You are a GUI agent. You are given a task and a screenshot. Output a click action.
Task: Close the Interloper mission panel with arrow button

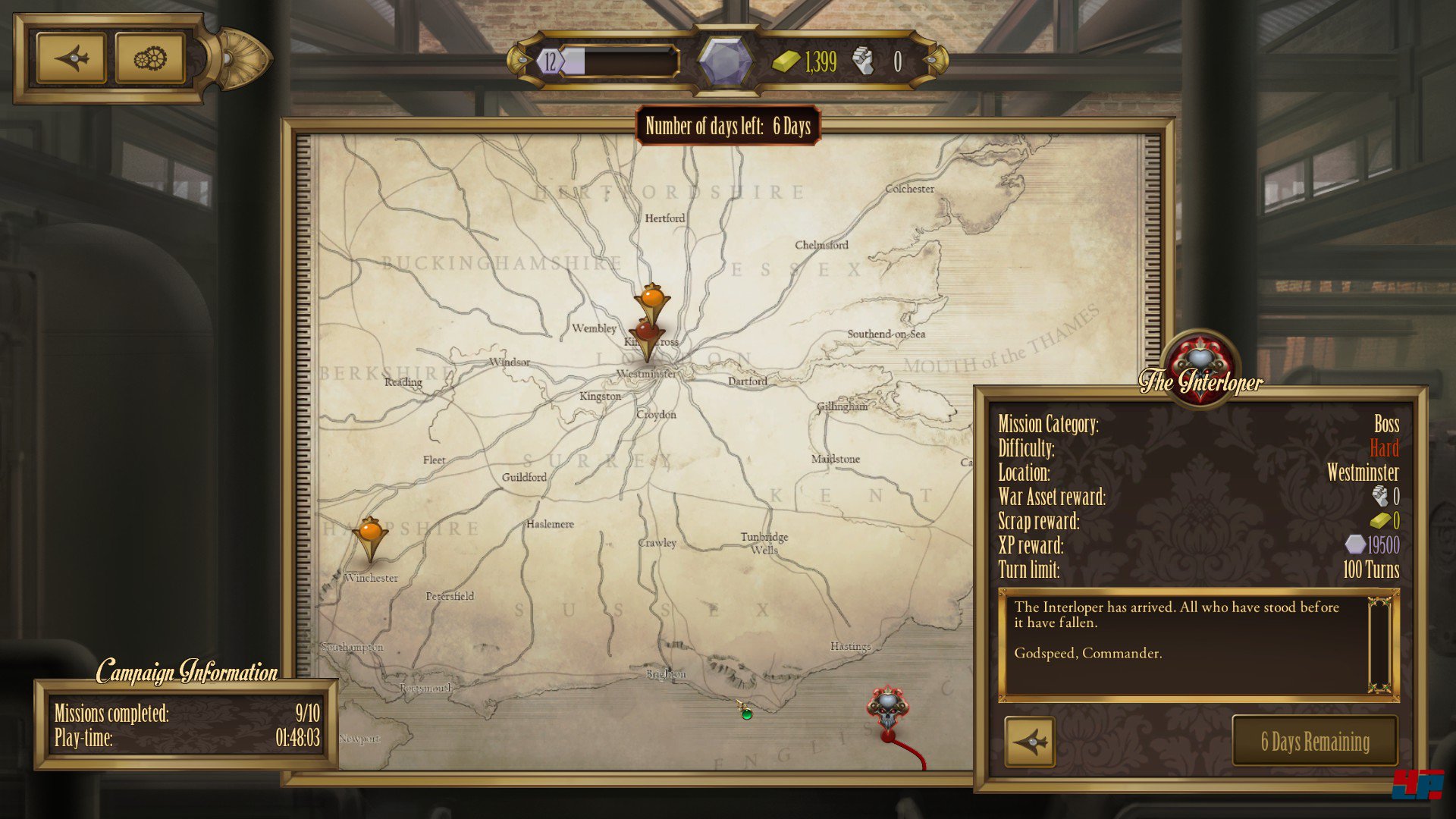pos(1030,742)
